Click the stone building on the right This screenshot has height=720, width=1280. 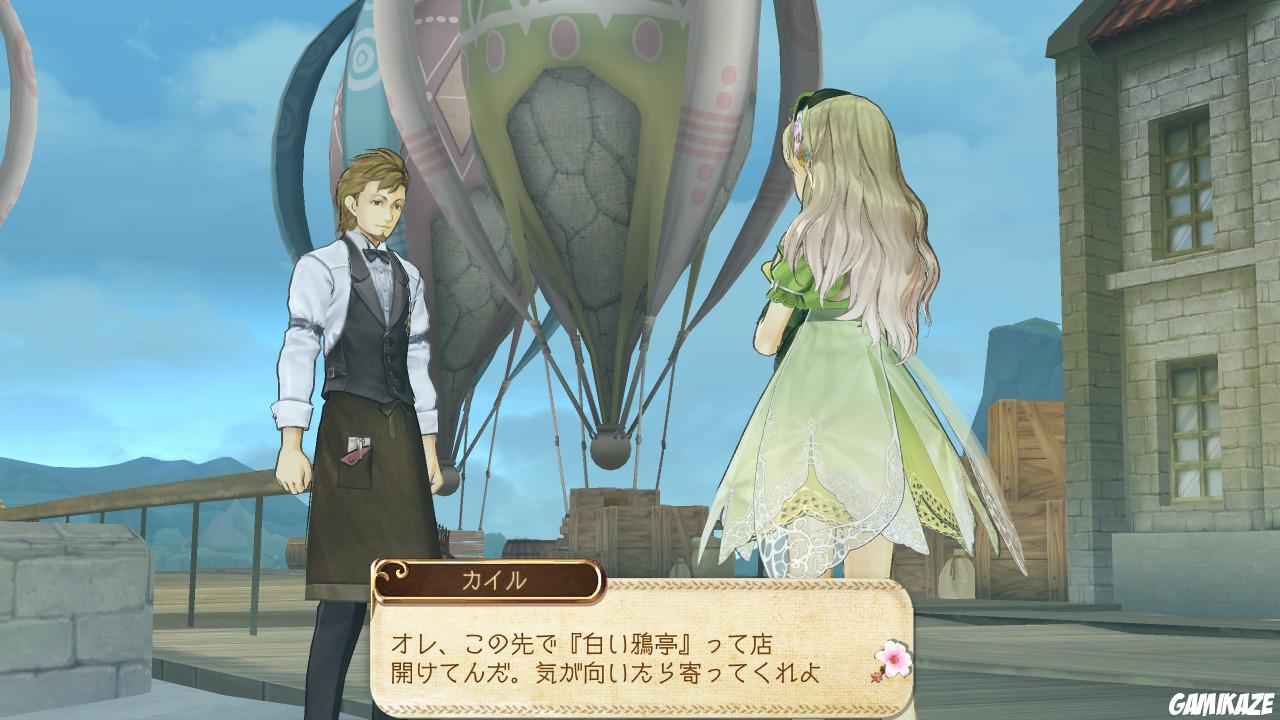click(x=1180, y=250)
